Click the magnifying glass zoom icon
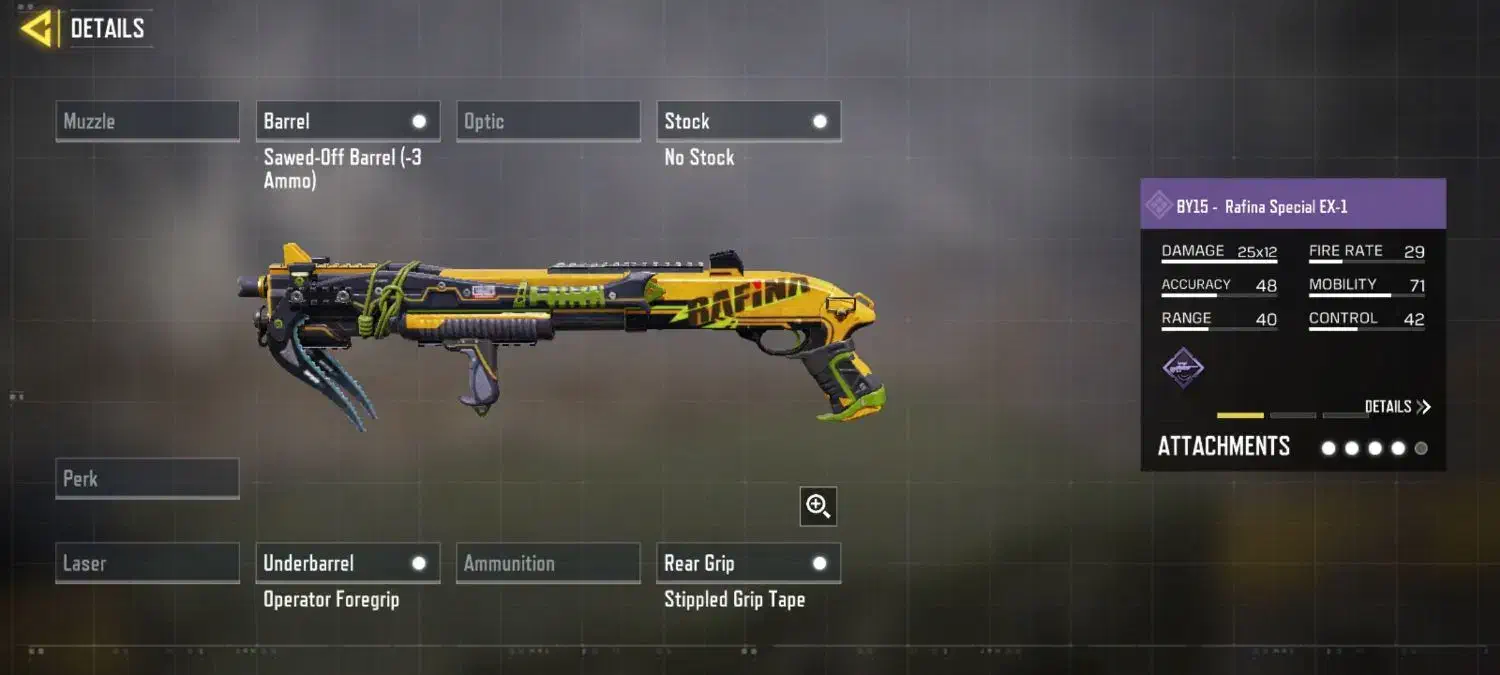1500x675 pixels. 818,507
